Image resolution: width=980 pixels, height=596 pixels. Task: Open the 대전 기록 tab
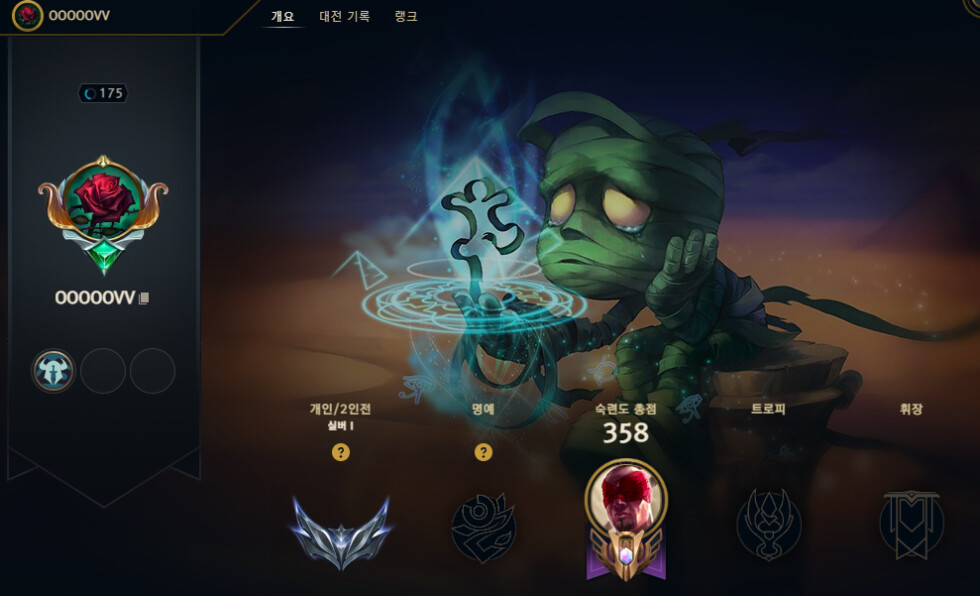pos(344,16)
